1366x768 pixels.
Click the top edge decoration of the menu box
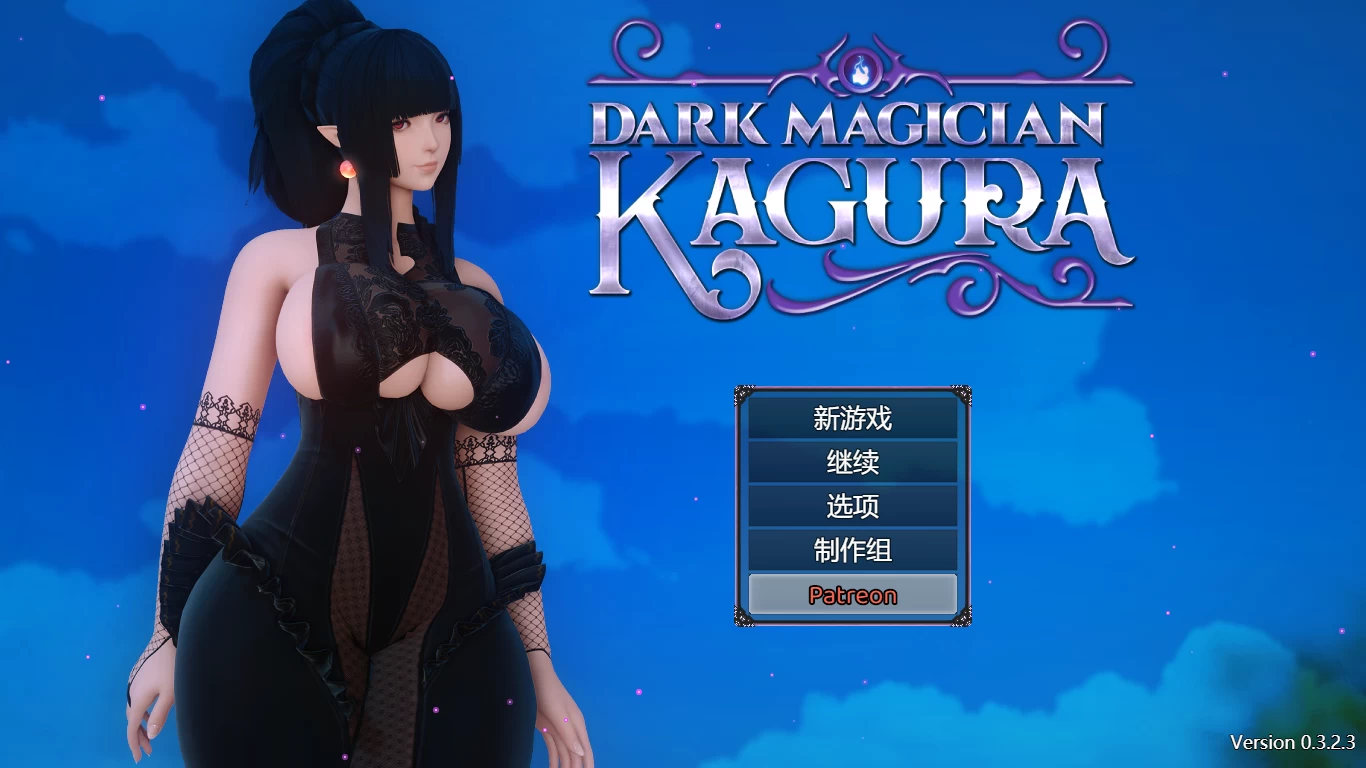coord(850,389)
